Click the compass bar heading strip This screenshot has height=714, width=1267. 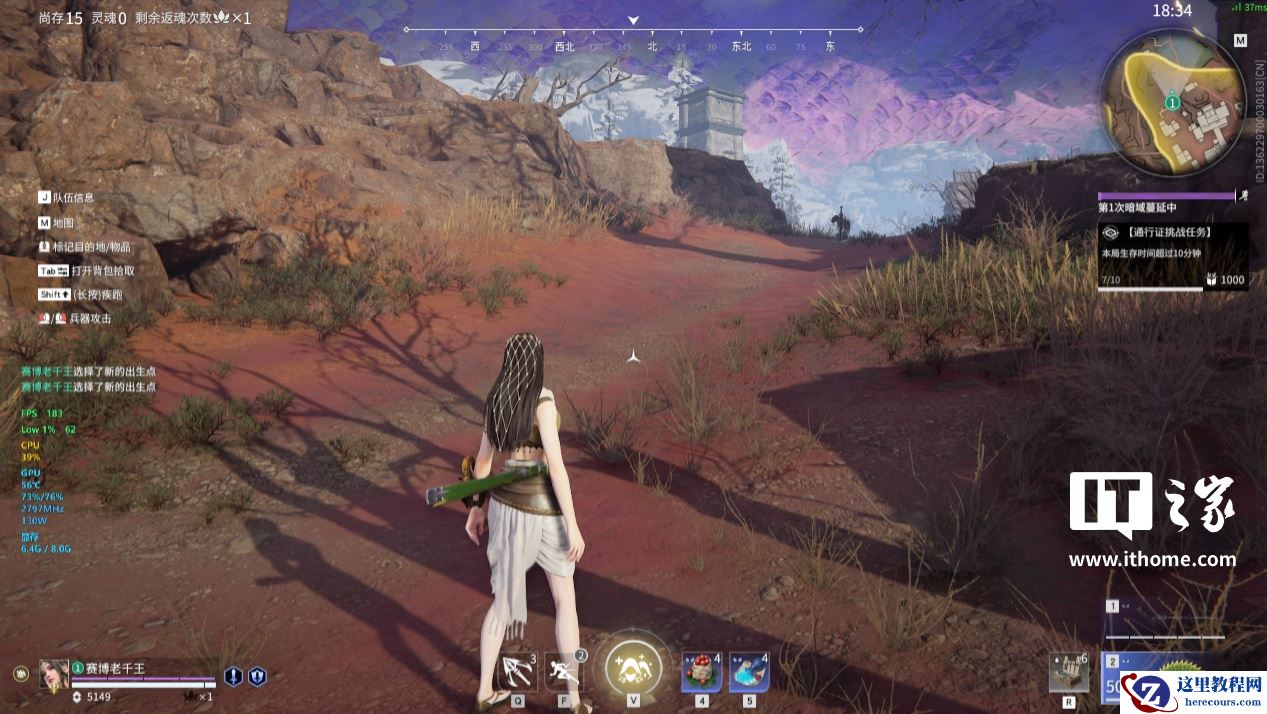[x=633, y=38]
